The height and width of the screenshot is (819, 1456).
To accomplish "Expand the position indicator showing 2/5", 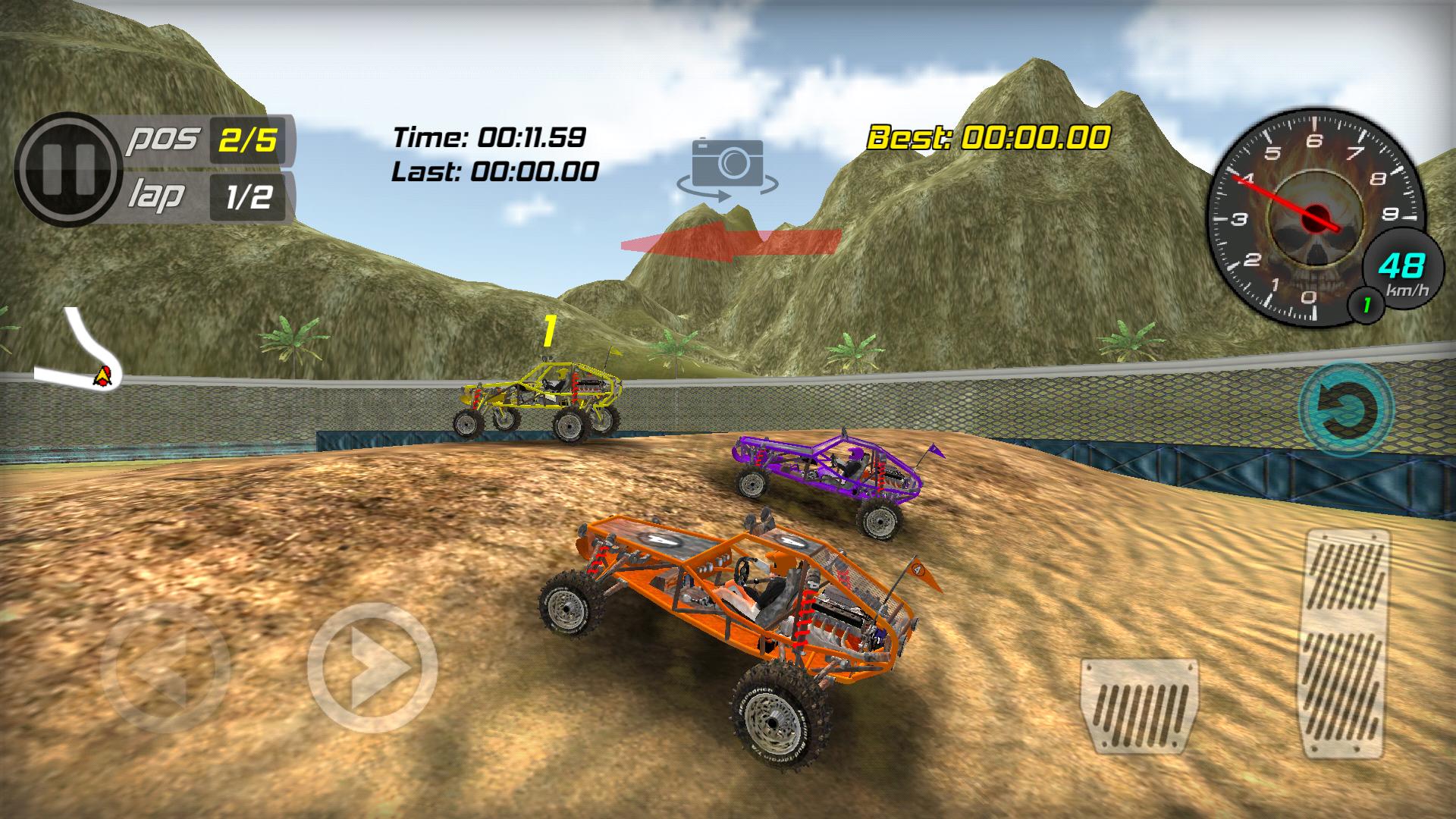I will 246,138.
